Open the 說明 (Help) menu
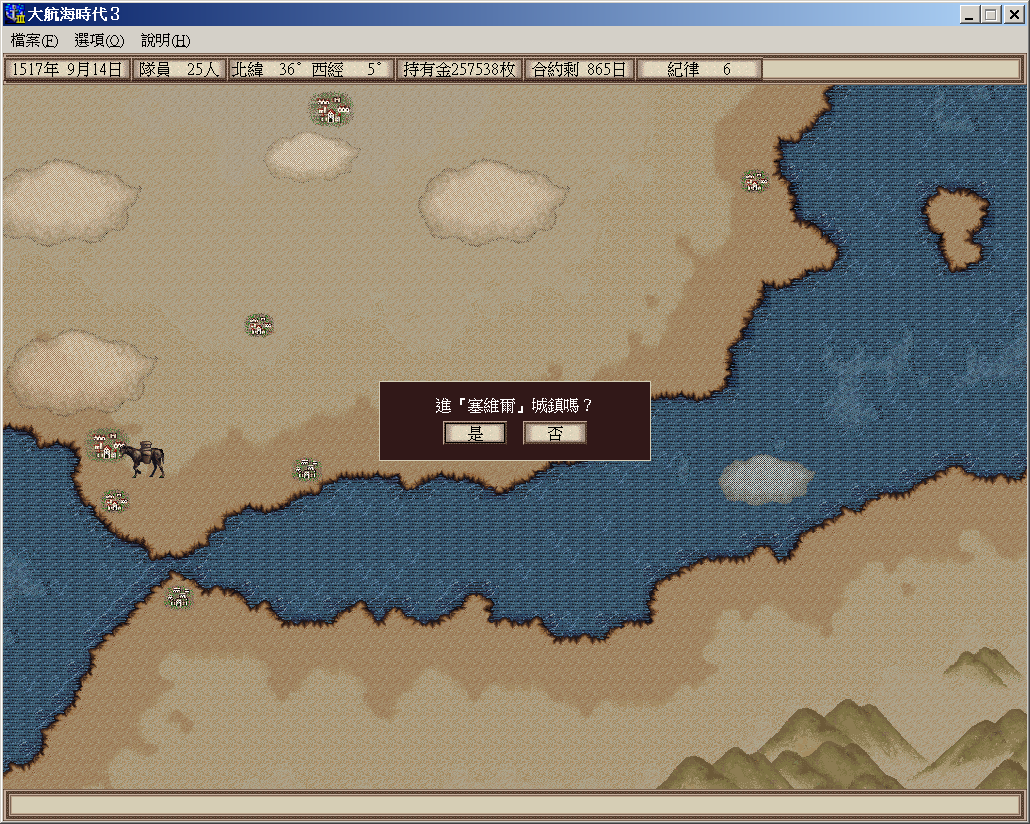 [165, 41]
